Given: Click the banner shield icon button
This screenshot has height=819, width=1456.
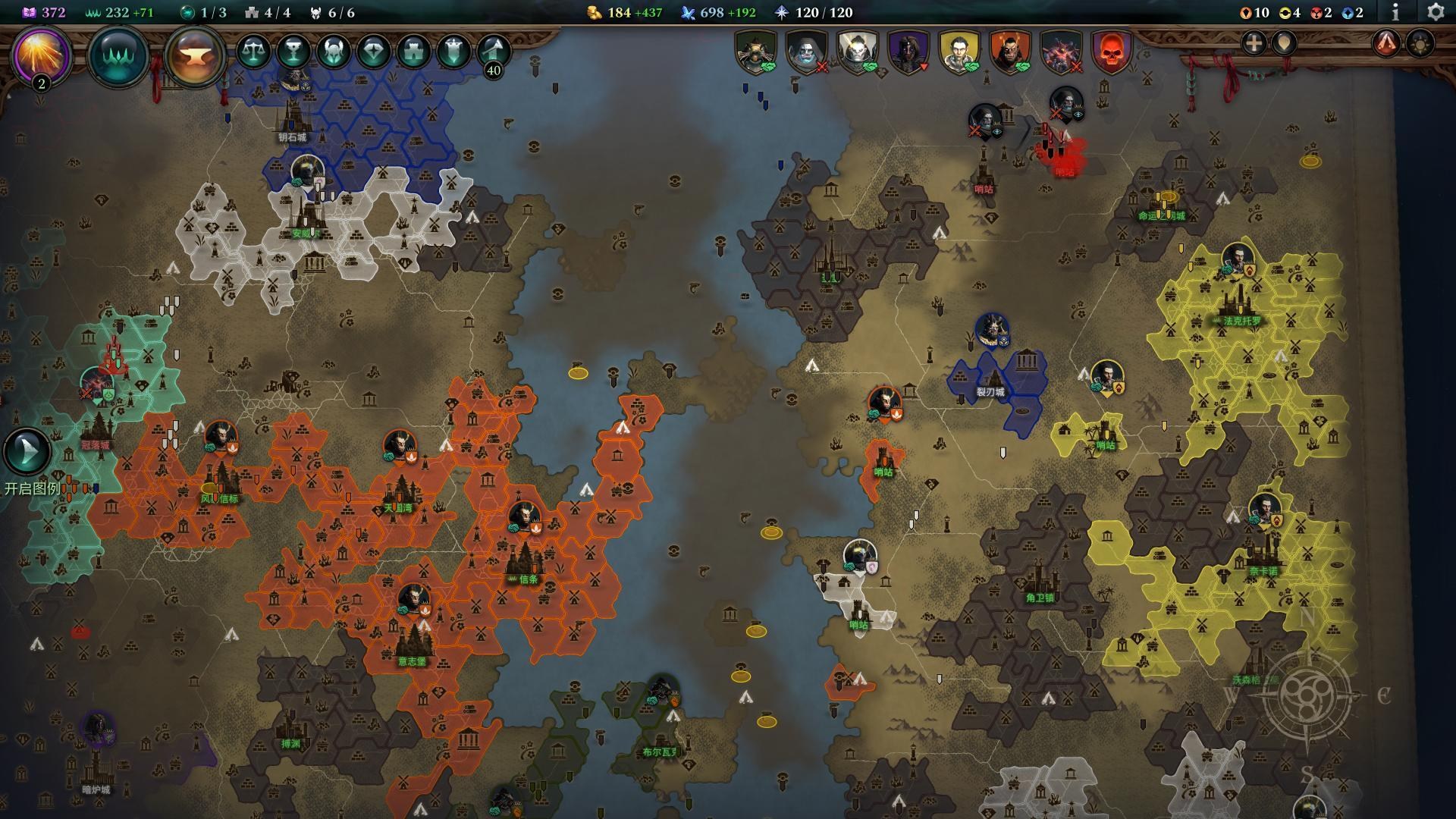Looking at the screenshot, I should [453, 52].
